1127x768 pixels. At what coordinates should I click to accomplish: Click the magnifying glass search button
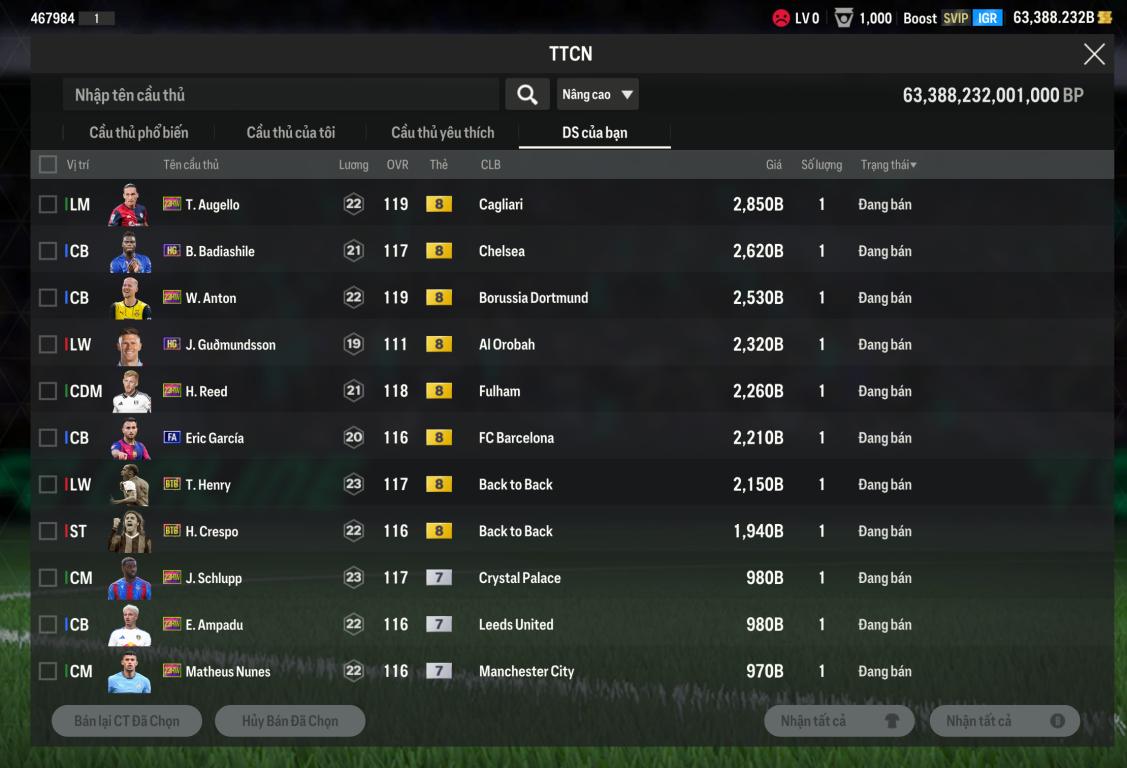527,95
